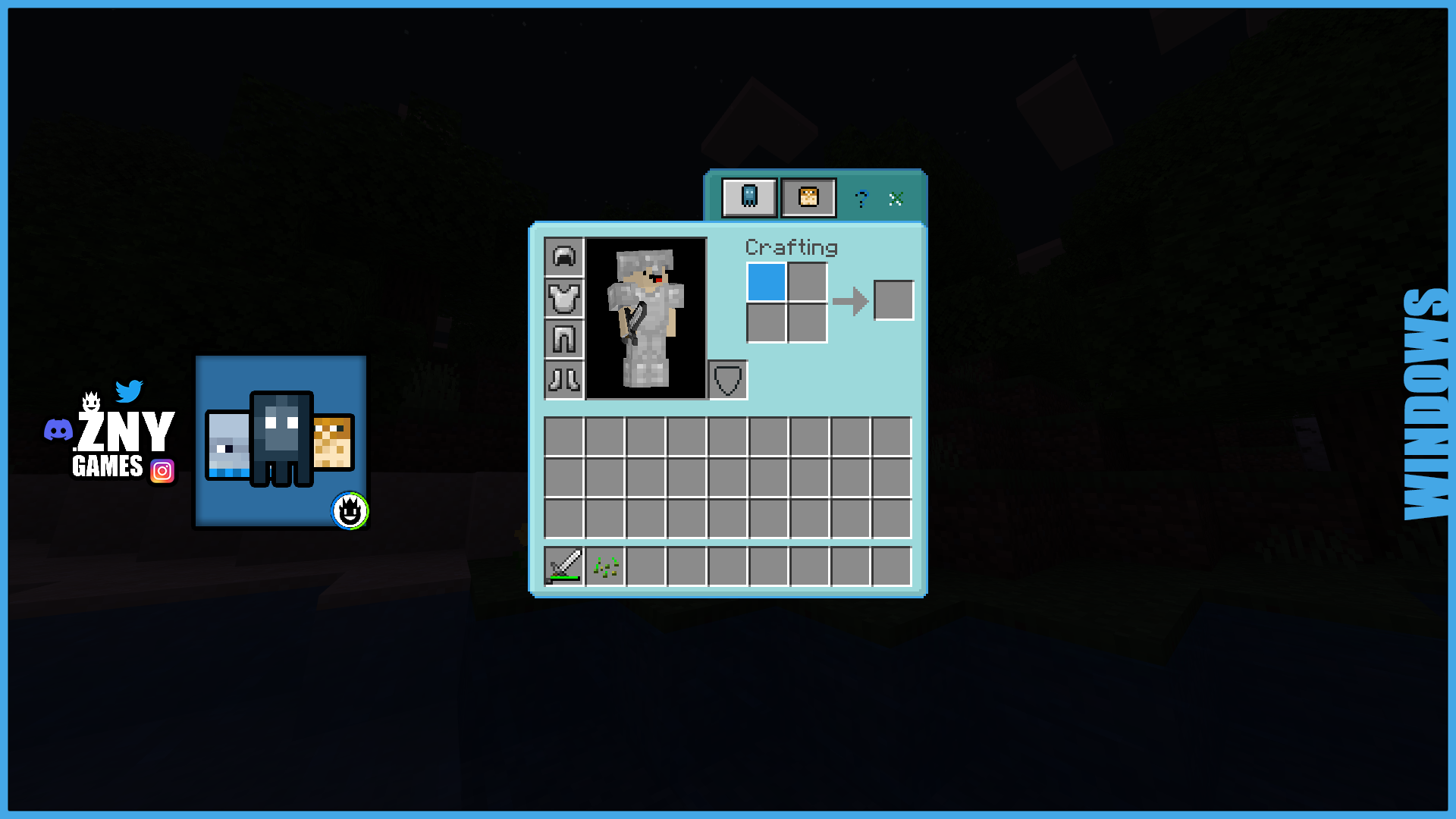Select the helmet armor slot
Viewport: 1456px width, 819px height.
(563, 257)
